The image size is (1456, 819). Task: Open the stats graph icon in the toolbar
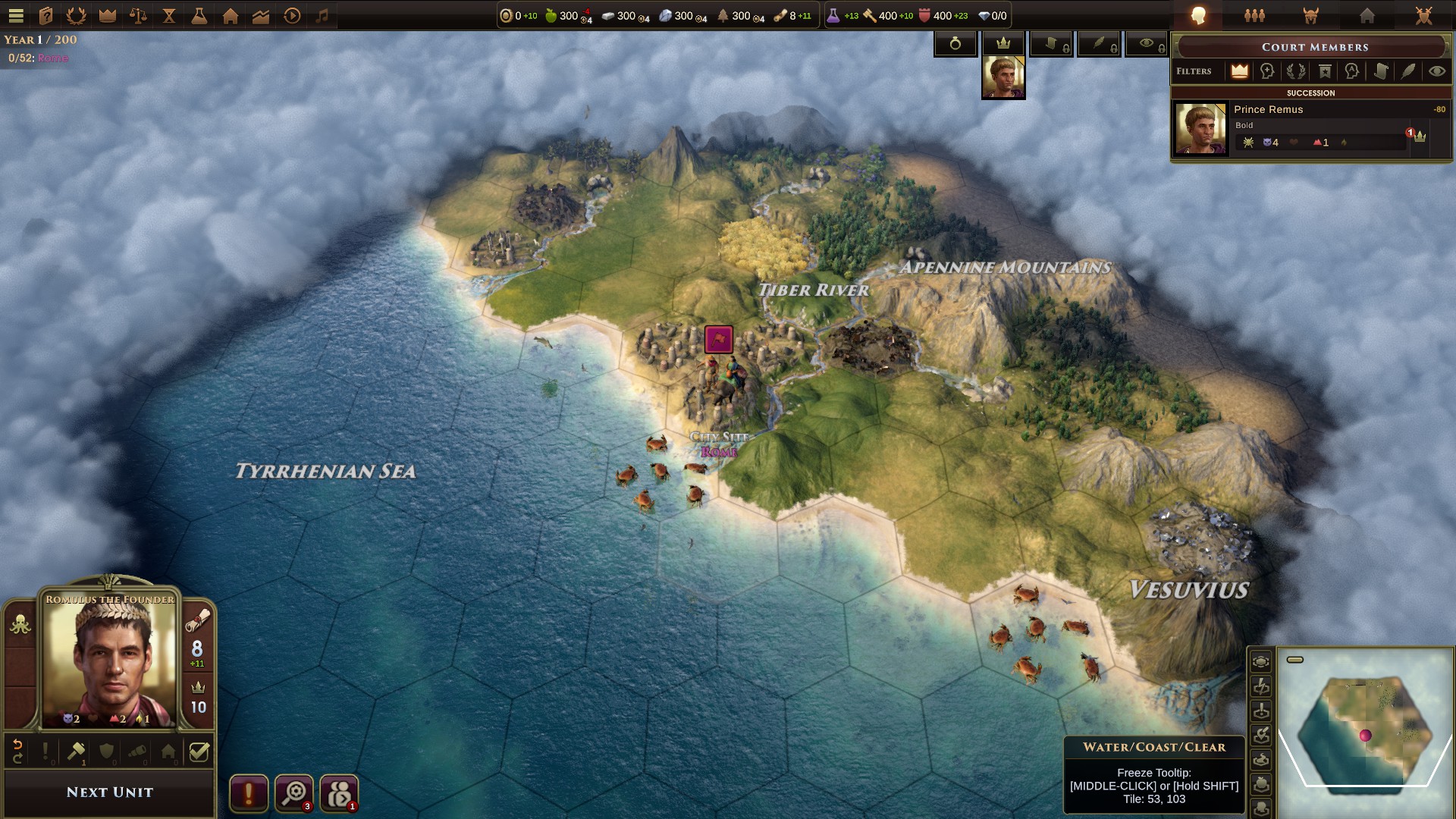coord(262,15)
